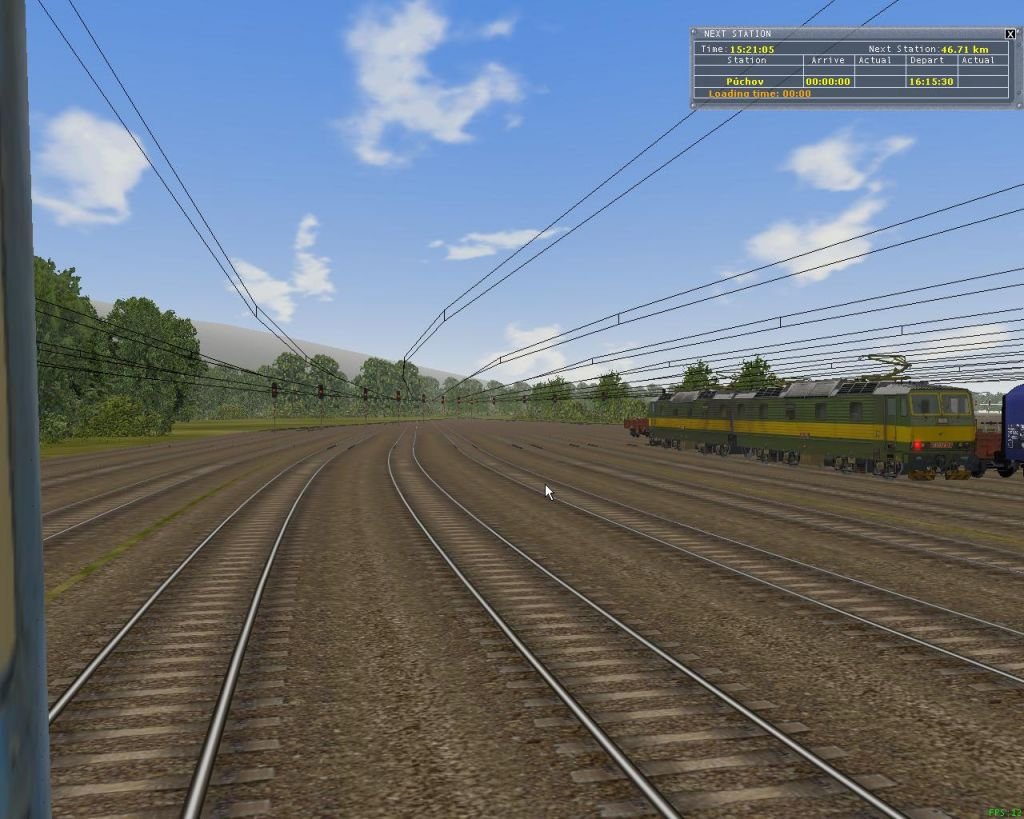Close the Next Station window
The image size is (1024, 819).
tap(1010, 34)
